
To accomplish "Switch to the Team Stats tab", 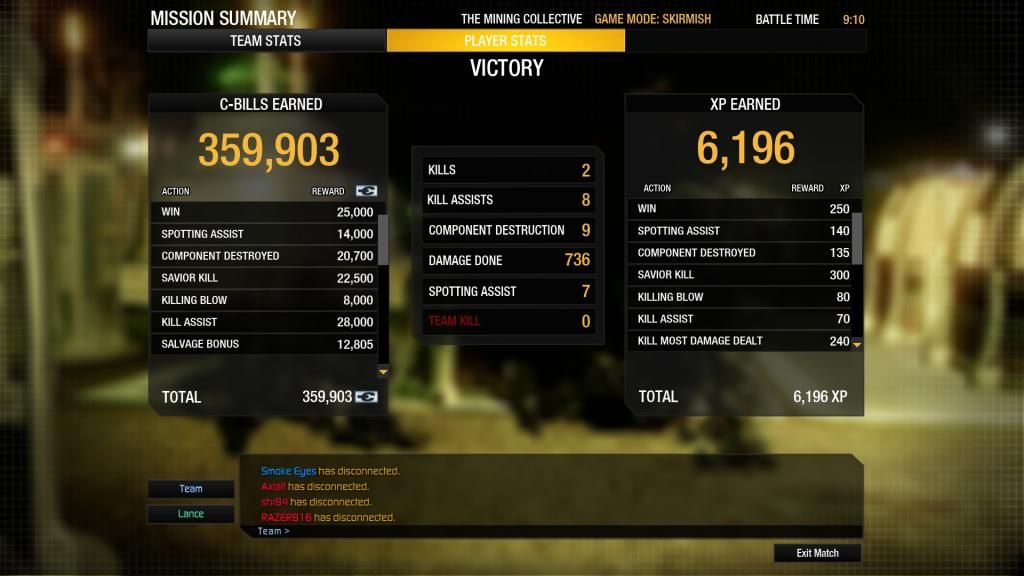I will tap(266, 41).
